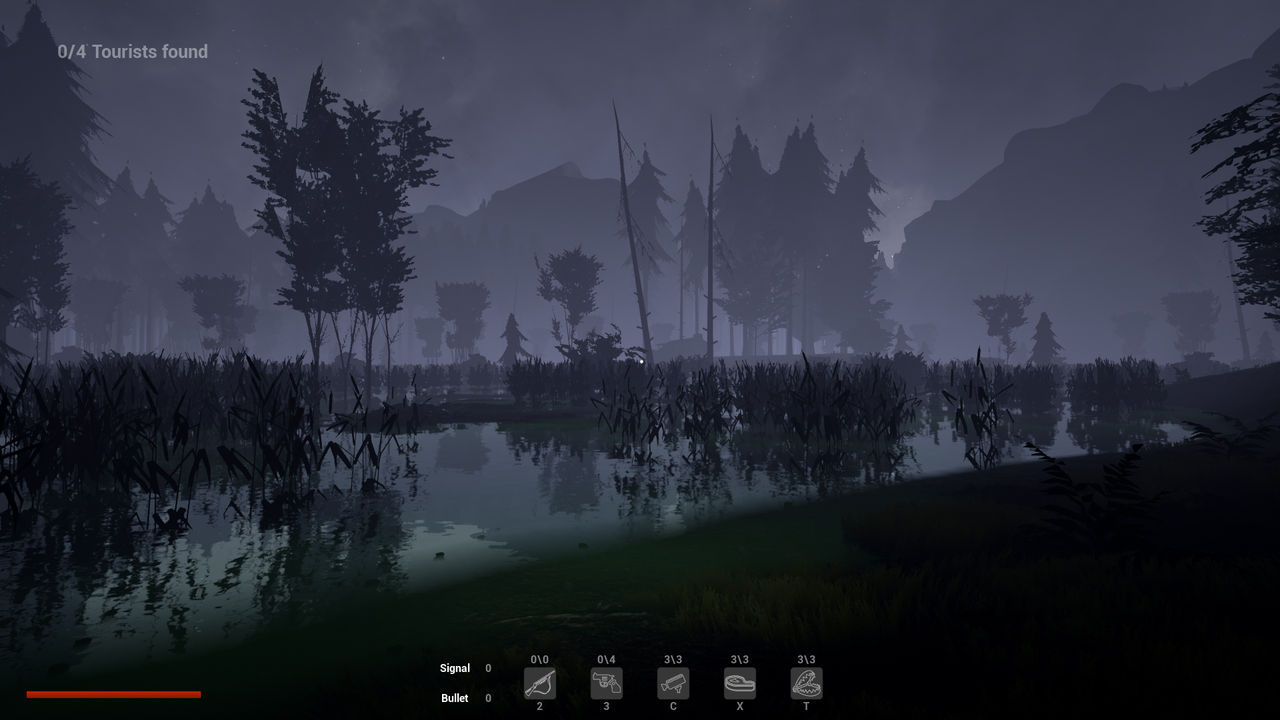Toggle the rifle slot hotkey label 2
This screenshot has width=1280, height=720.
540,705
